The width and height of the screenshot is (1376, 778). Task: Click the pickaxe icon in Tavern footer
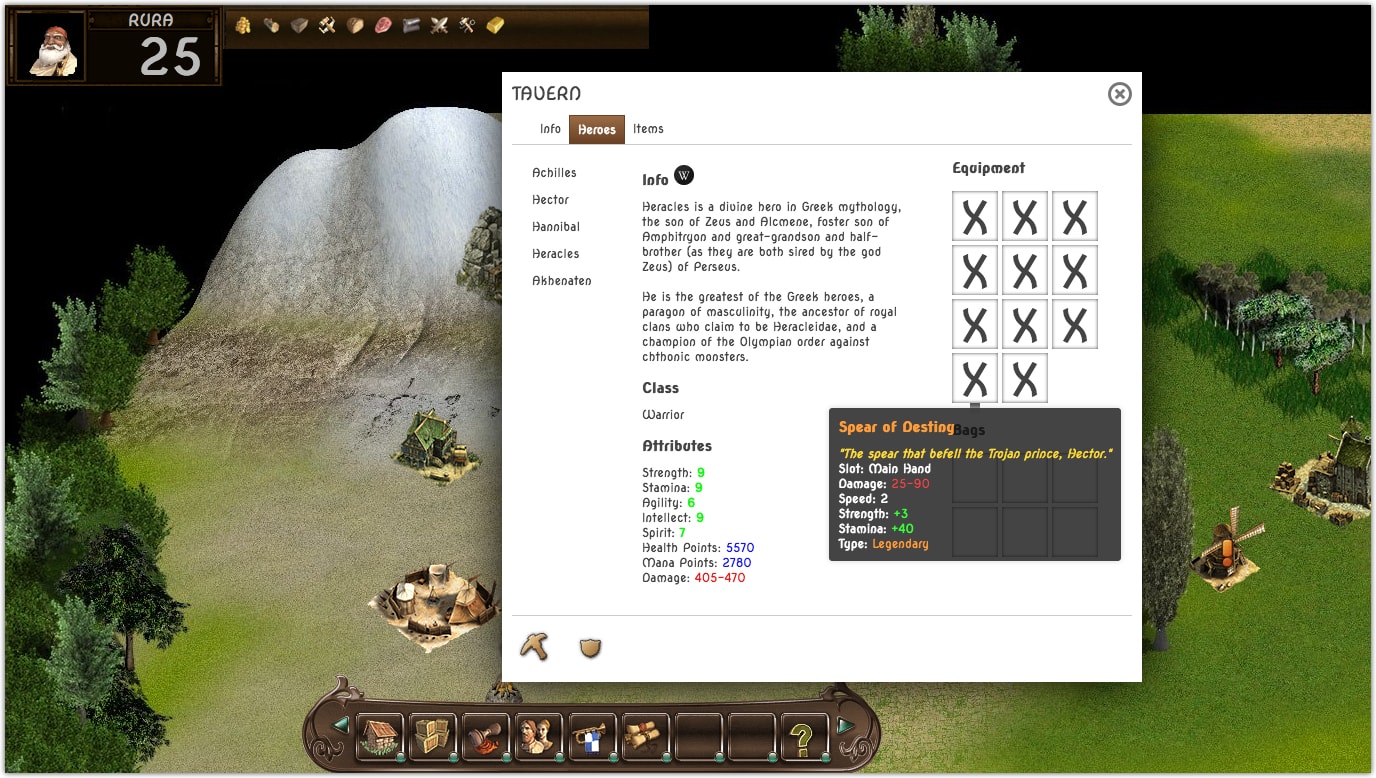click(x=534, y=647)
